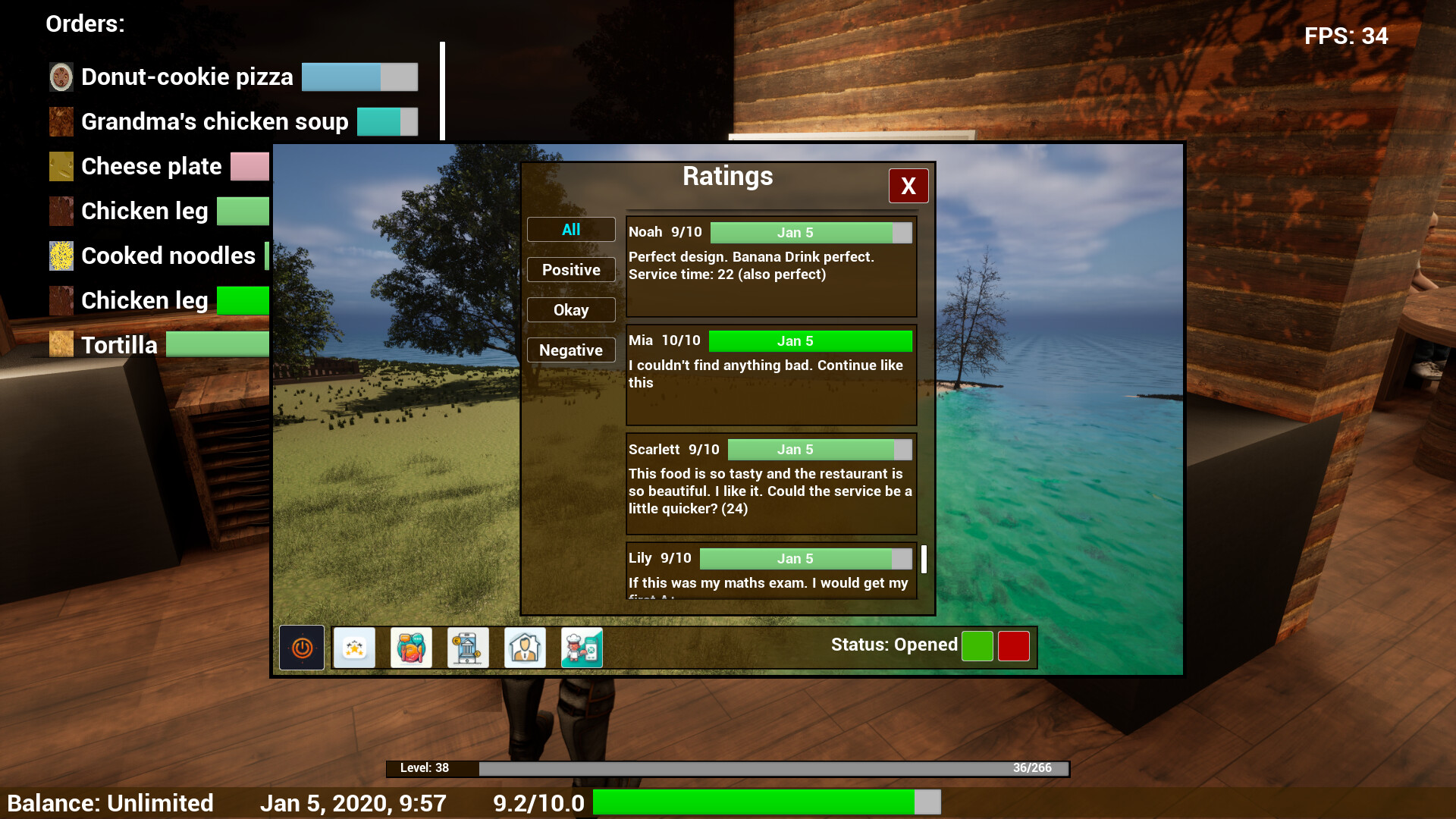The height and width of the screenshot is (819, 1456).
Task: Click the Negative filter button
Action: [571, 350]
